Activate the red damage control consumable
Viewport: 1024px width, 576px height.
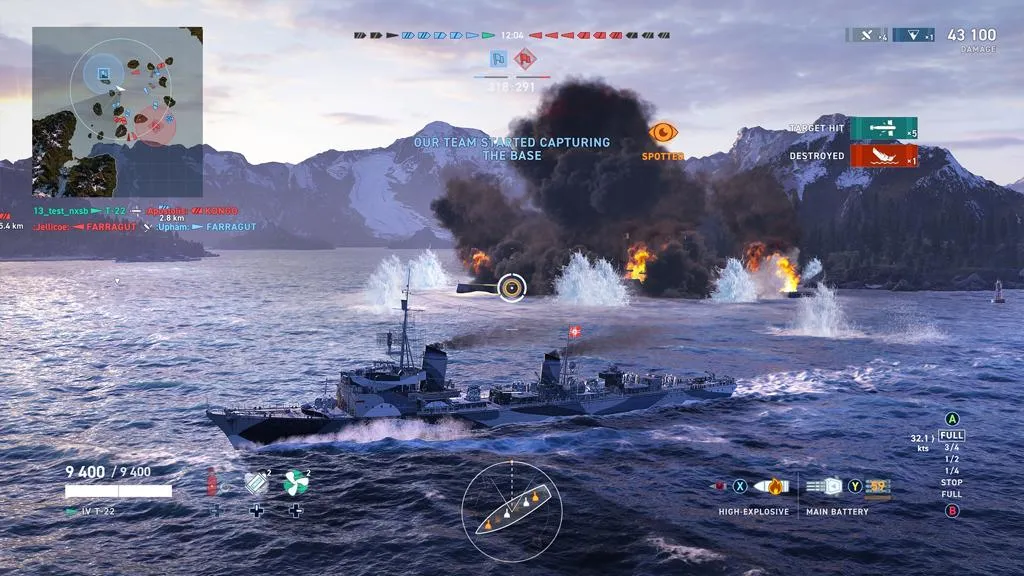click(212, 483)
